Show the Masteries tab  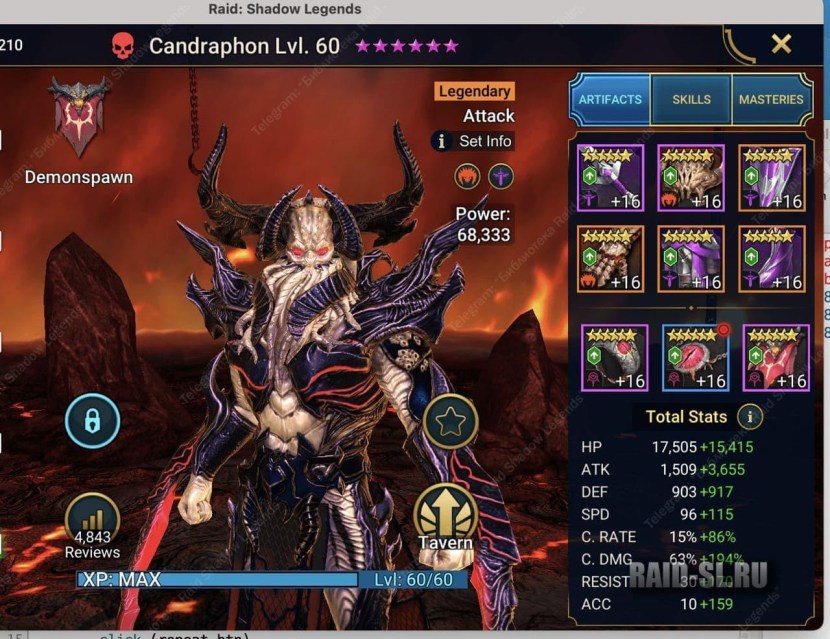click(771, 99)
